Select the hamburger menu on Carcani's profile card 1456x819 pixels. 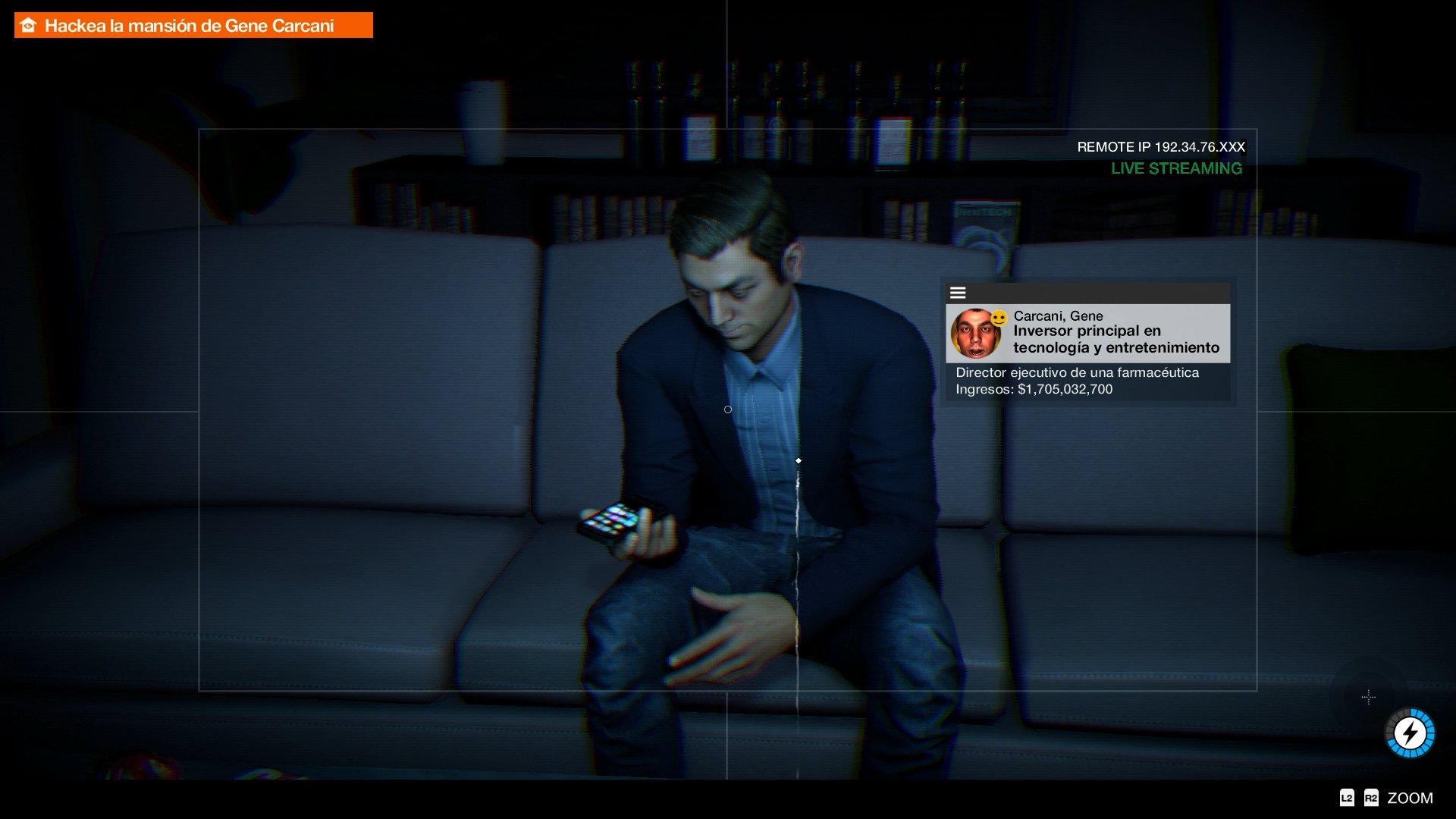click(x=959, y=292)
